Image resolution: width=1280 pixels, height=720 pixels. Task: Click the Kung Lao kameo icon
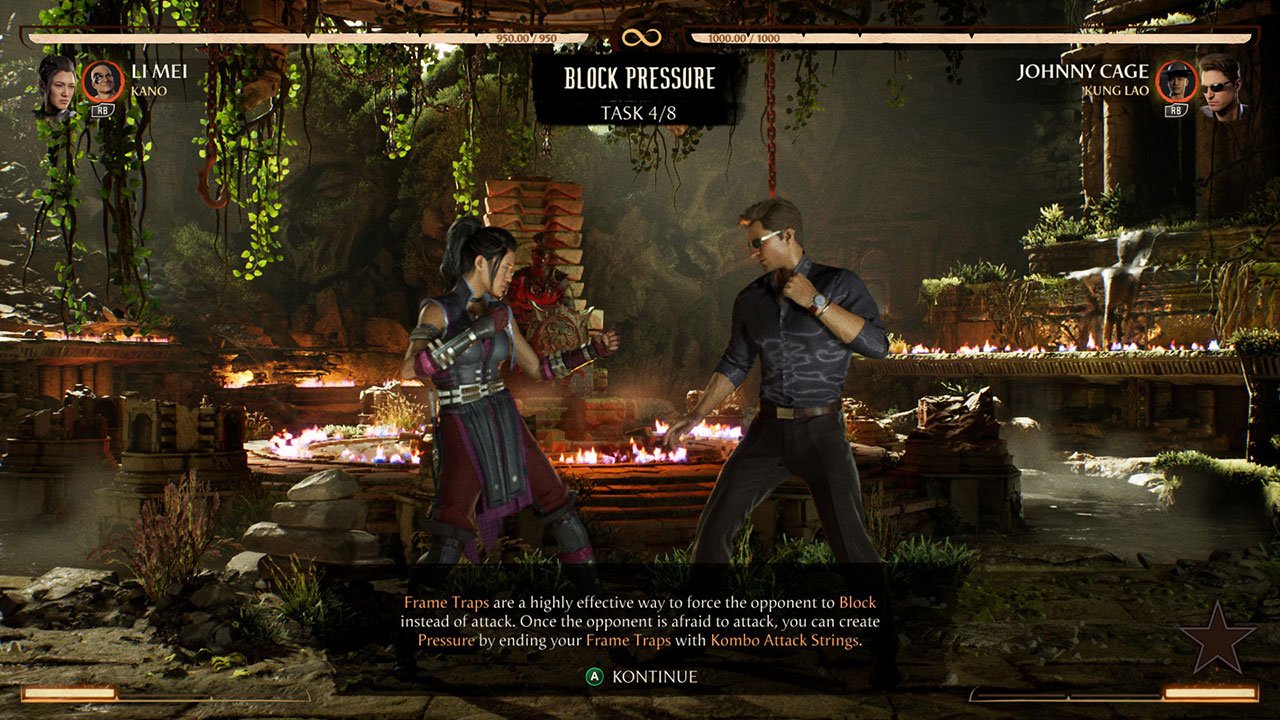click(x=1176, y=80)
